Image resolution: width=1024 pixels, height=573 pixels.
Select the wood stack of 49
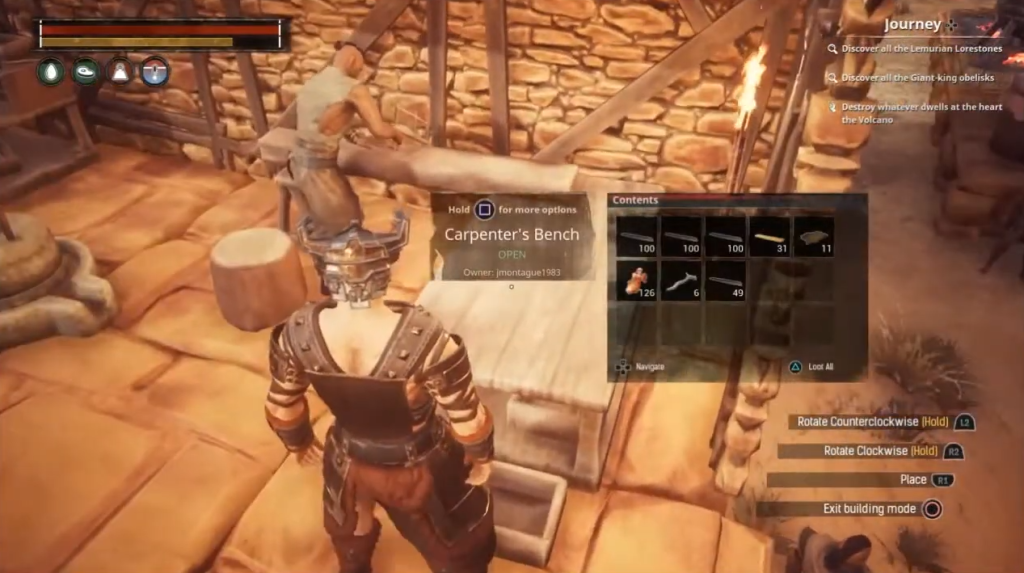(x=726, y=281)
